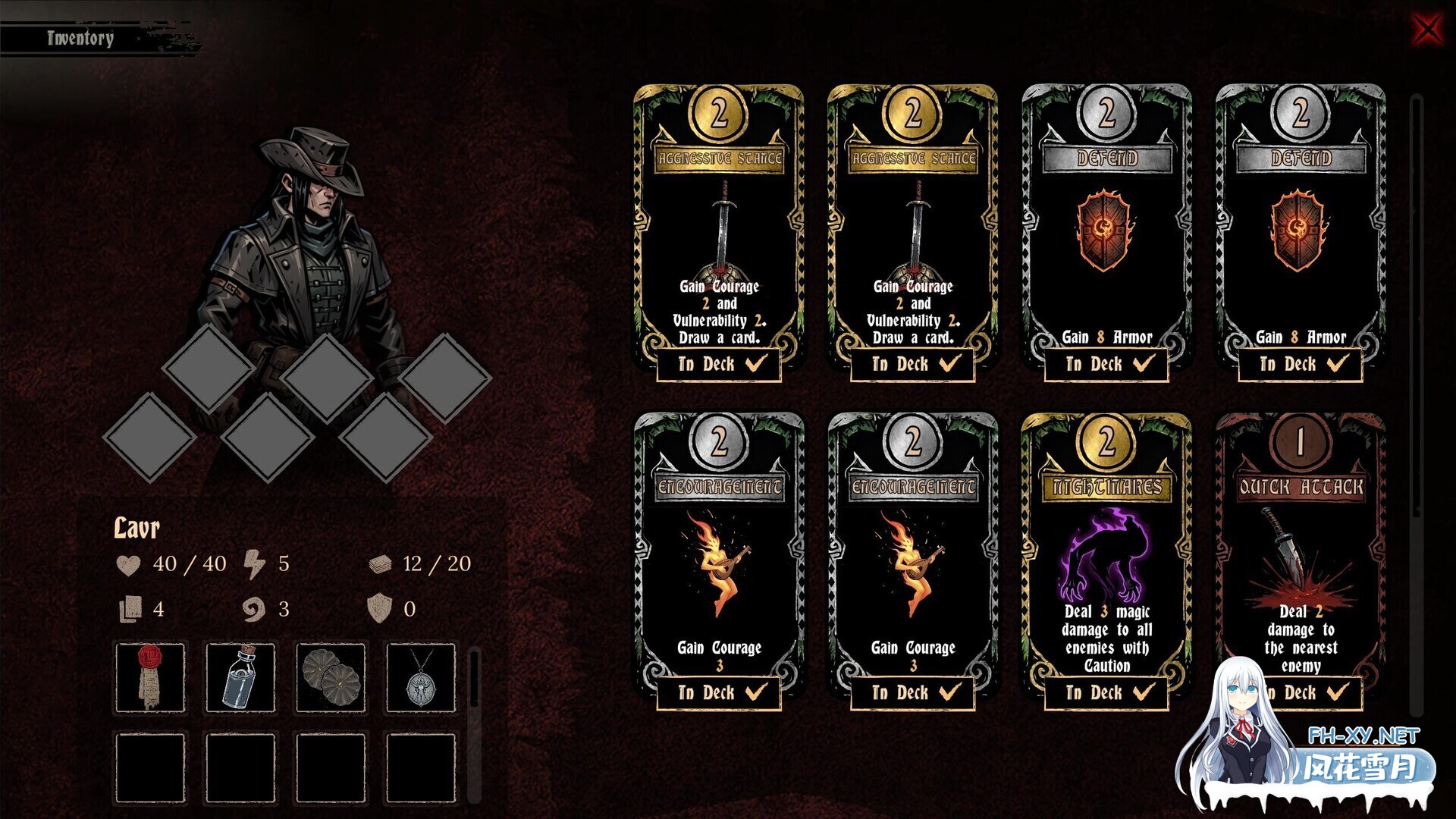This screenshot has width=1456, height=819.
Task: Toggle In Deck on the Nightmares card
Action: [1106, 692]
